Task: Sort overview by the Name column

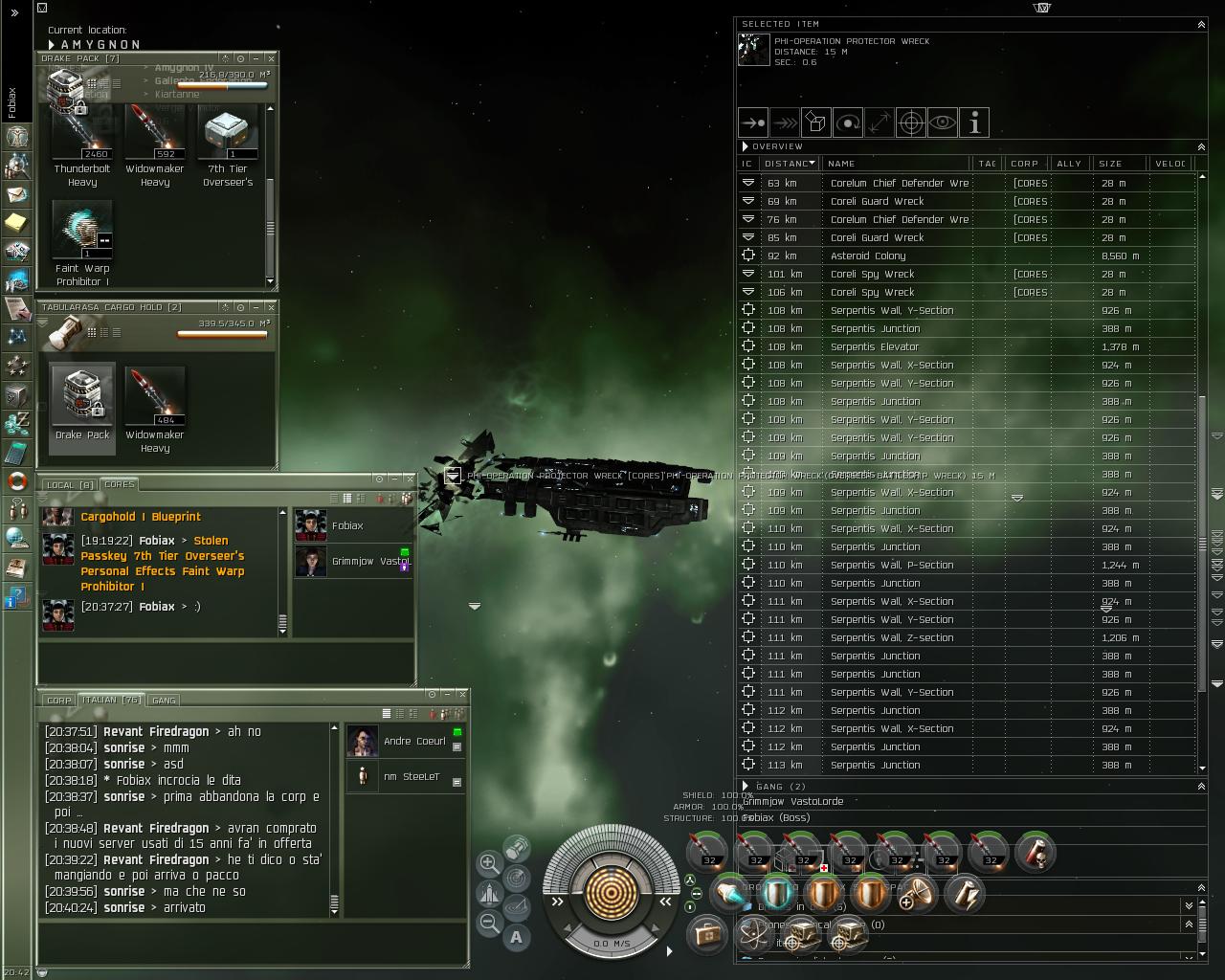Action: [x=898, y=164]
